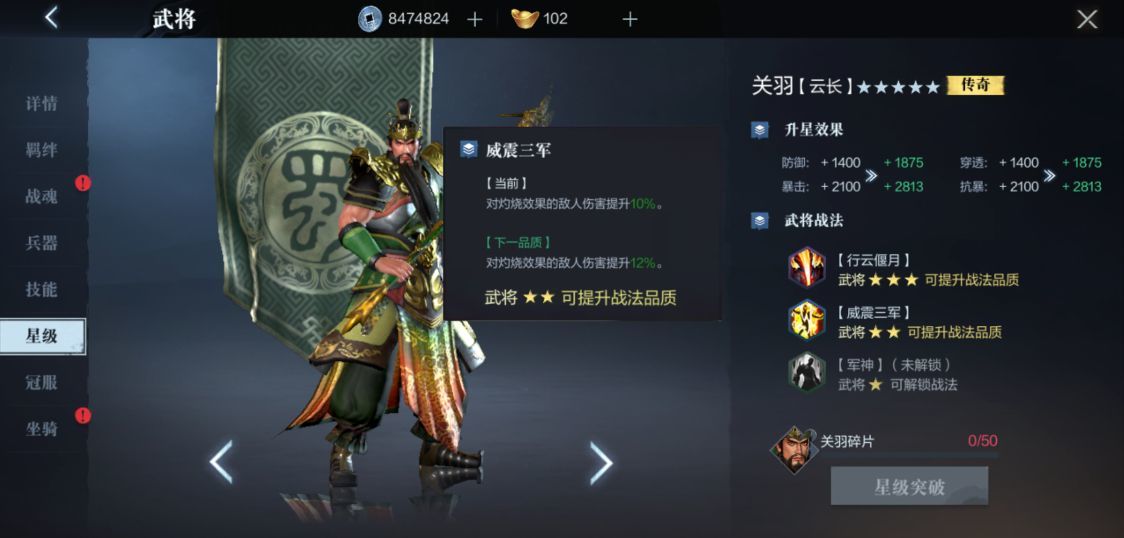Show the 兵器 tab
Image resolution: width=1124 pixels, height=538 pixels.
click(x=42, y=243)
